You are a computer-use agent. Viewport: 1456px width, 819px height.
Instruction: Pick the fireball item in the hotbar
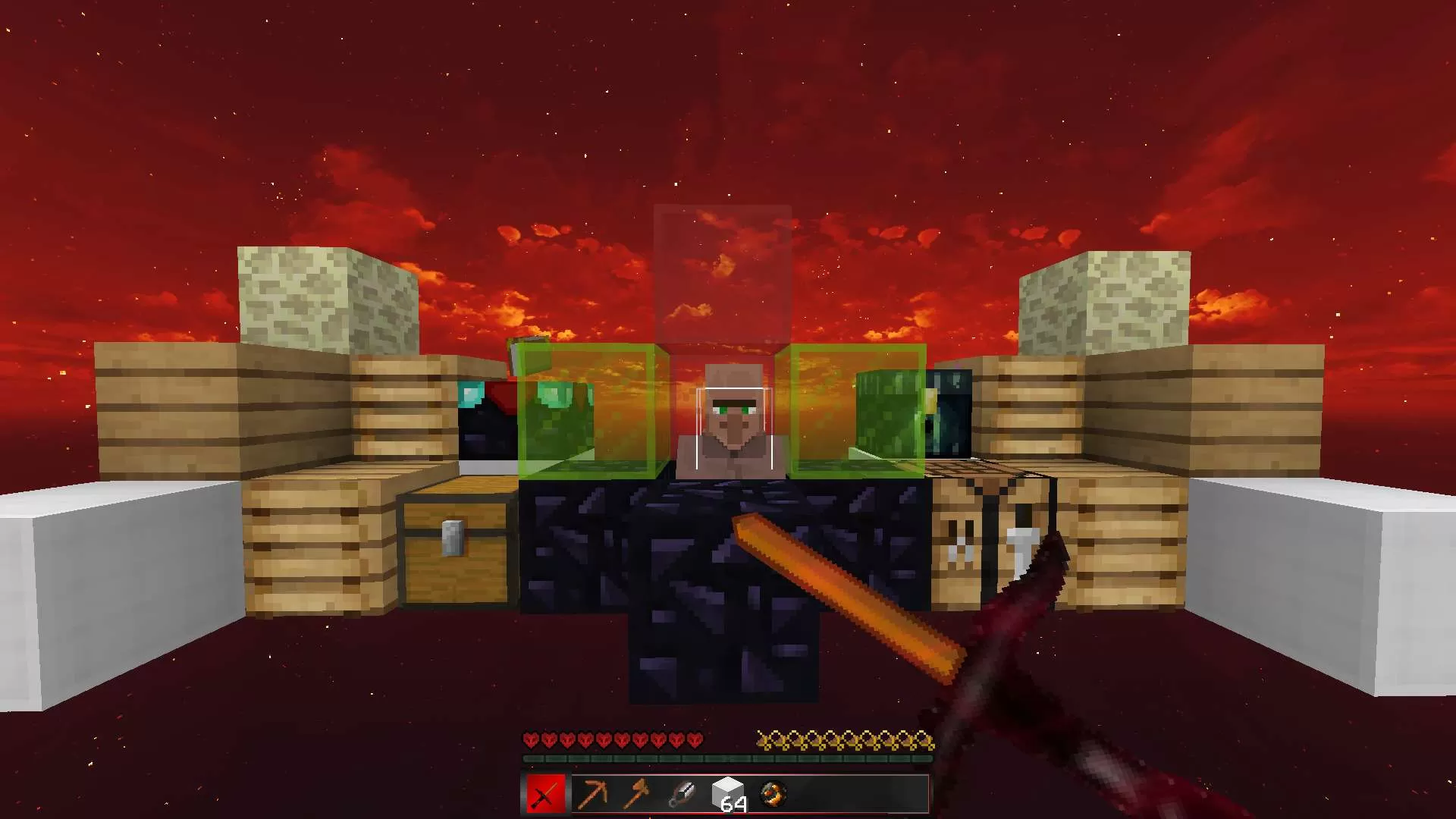pos(773,794)
